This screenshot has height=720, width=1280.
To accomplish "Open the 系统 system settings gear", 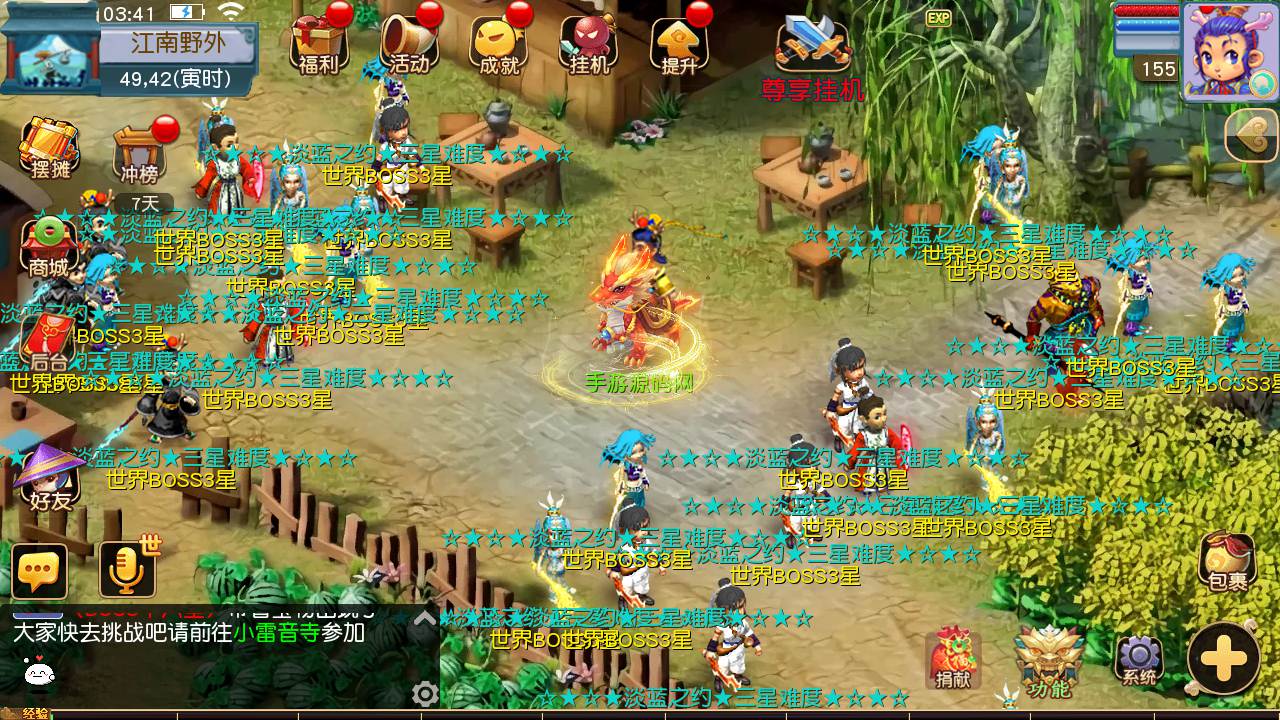I will point(1139,661).
